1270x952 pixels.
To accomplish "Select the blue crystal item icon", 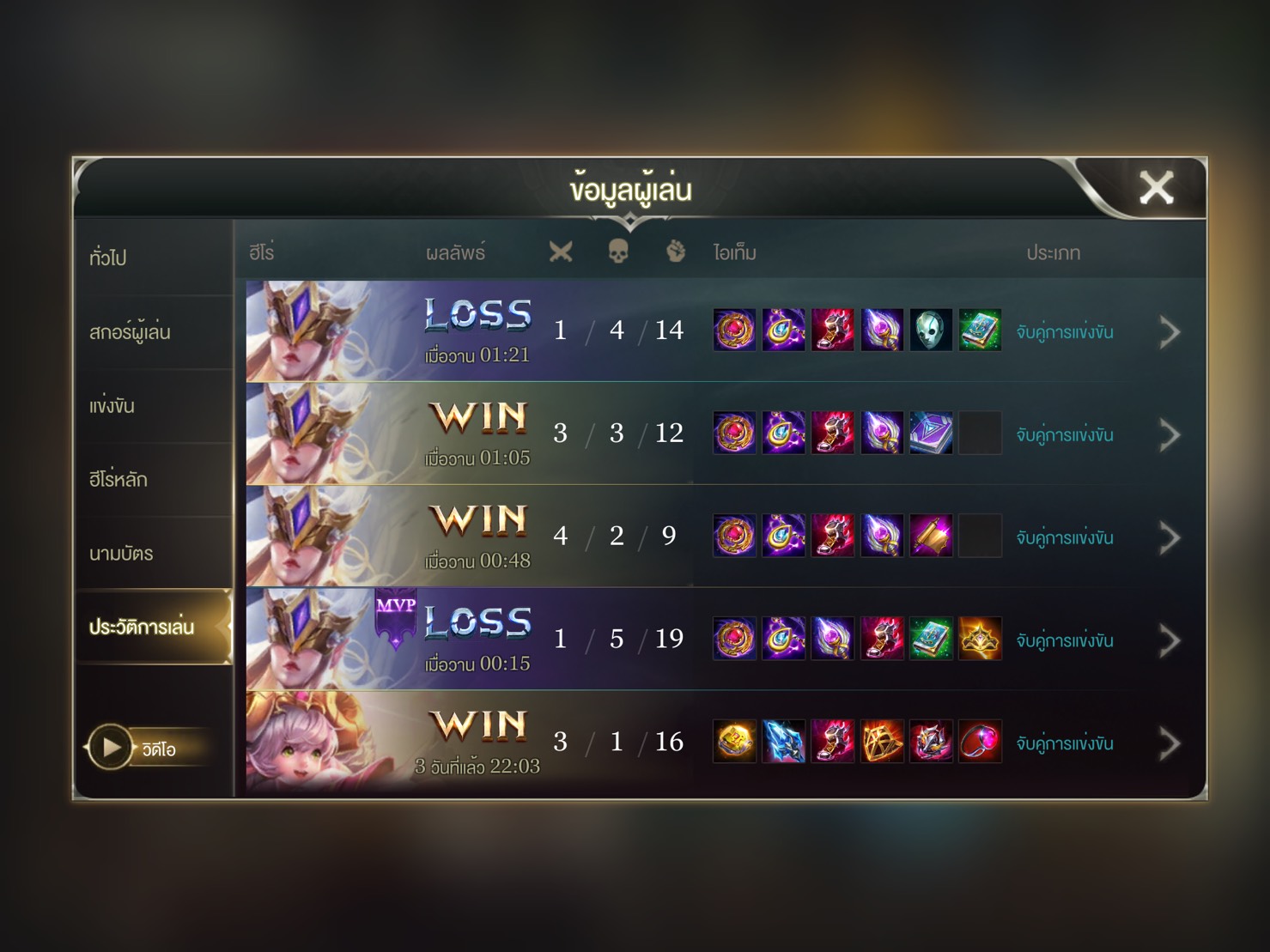I will pyautogui.click(x=784, y=742).
